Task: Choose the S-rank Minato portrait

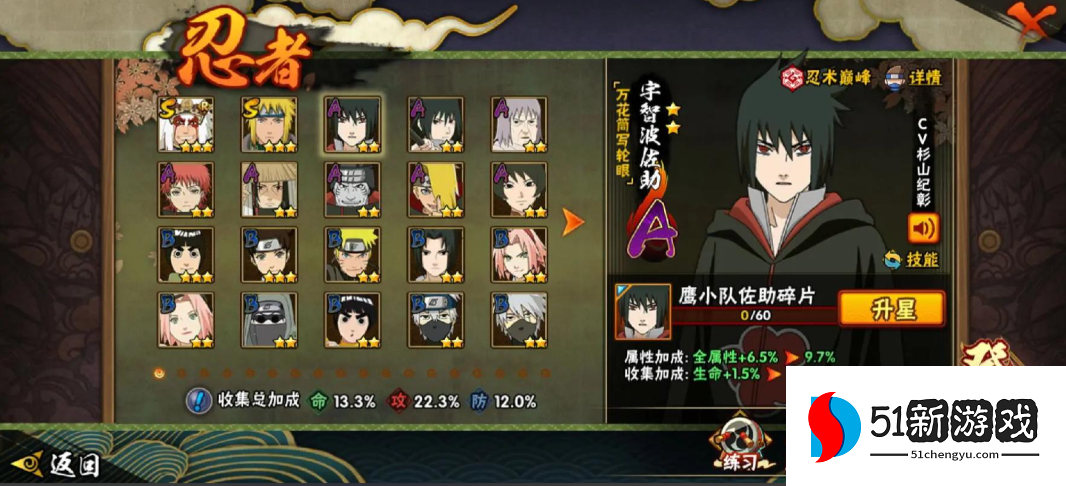Action: [268, 124]
